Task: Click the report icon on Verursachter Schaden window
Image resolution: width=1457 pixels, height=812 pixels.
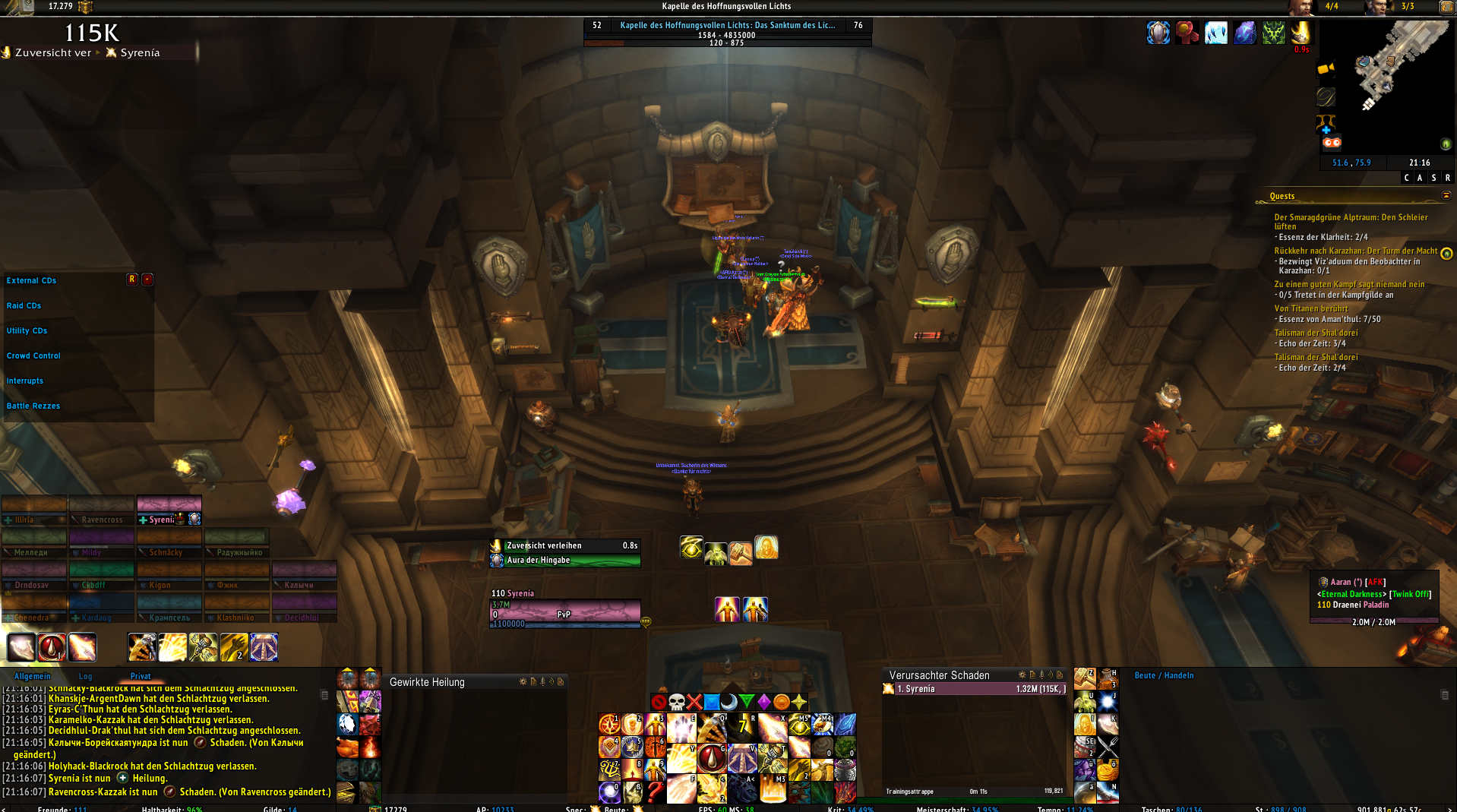Action: (1033, 675)
